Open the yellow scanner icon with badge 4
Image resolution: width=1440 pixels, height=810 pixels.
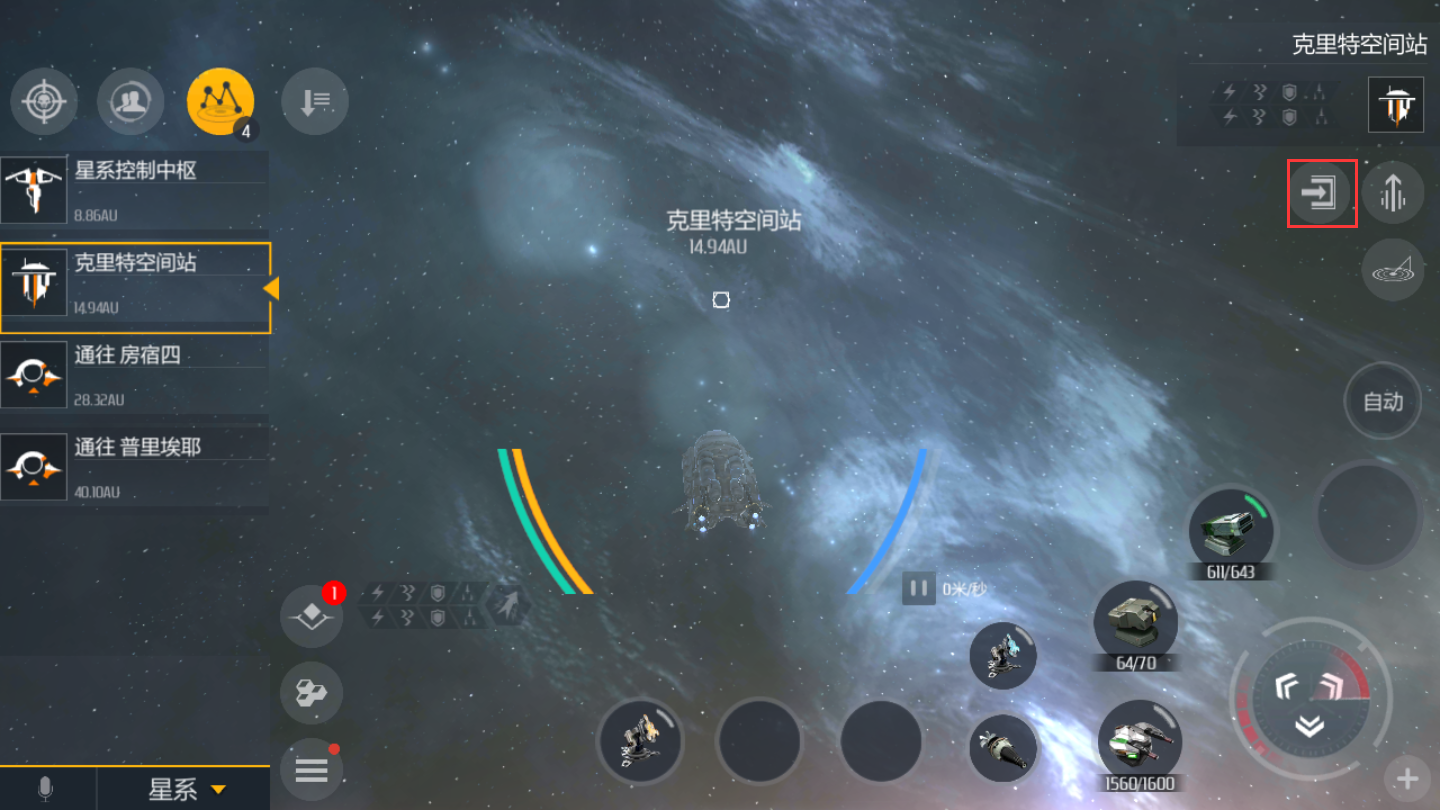219,101
